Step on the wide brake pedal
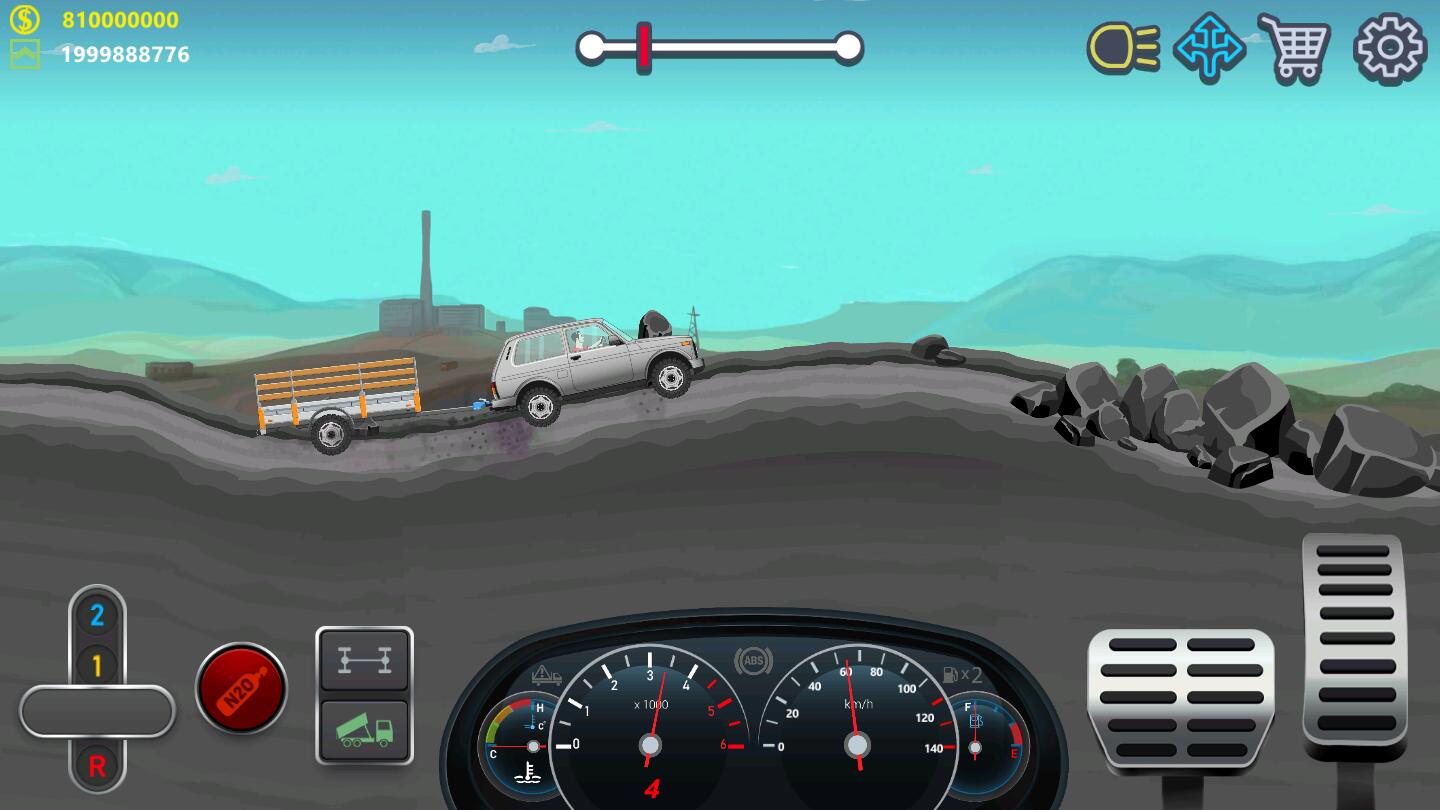Screen dimensions: 1440x810 (1180, 700)
